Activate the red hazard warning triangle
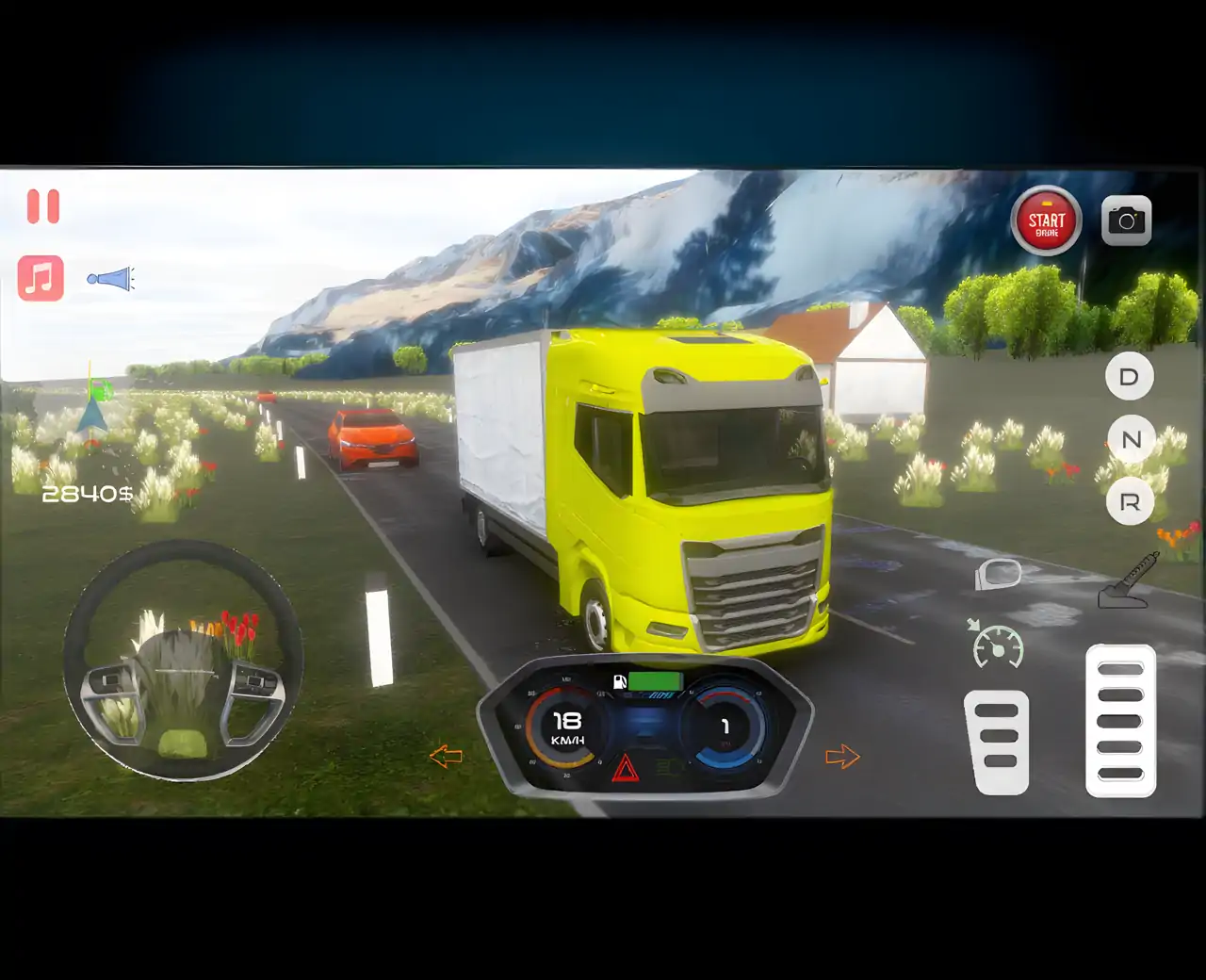 (625, 770)
